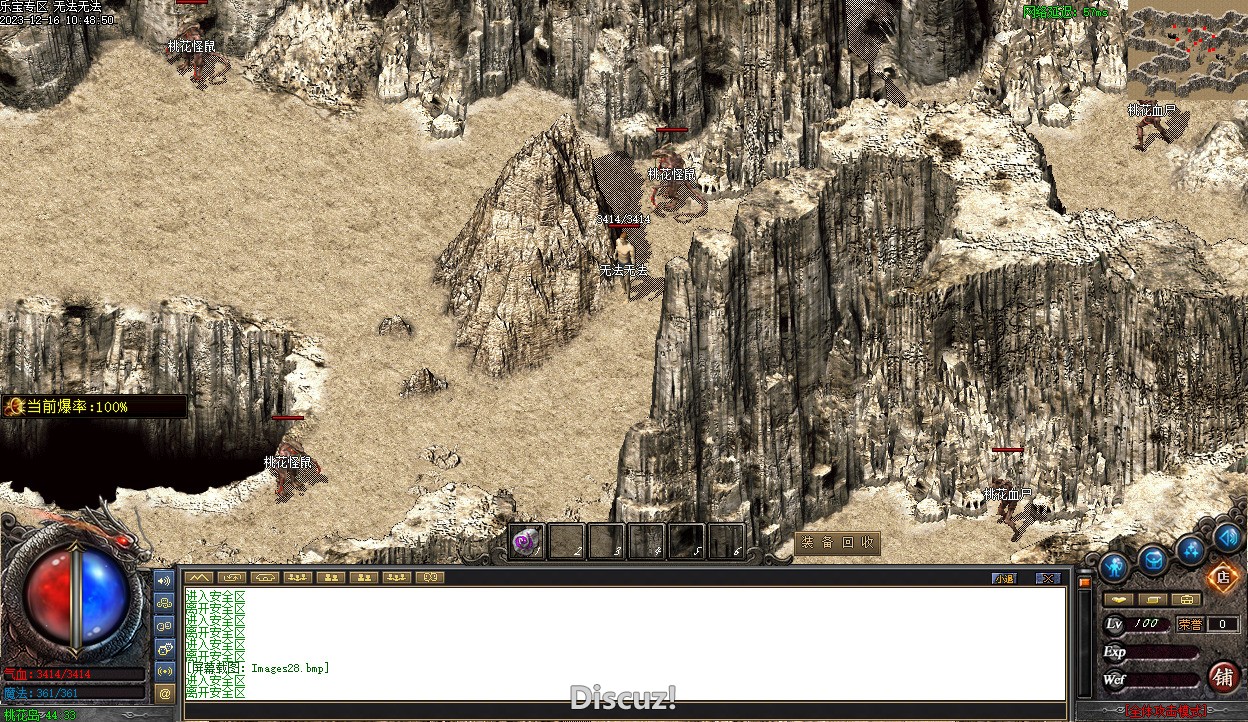Click the 荣誉 honor button
The width and height of the screenshot is (1248, 722).
[1190, 624]
